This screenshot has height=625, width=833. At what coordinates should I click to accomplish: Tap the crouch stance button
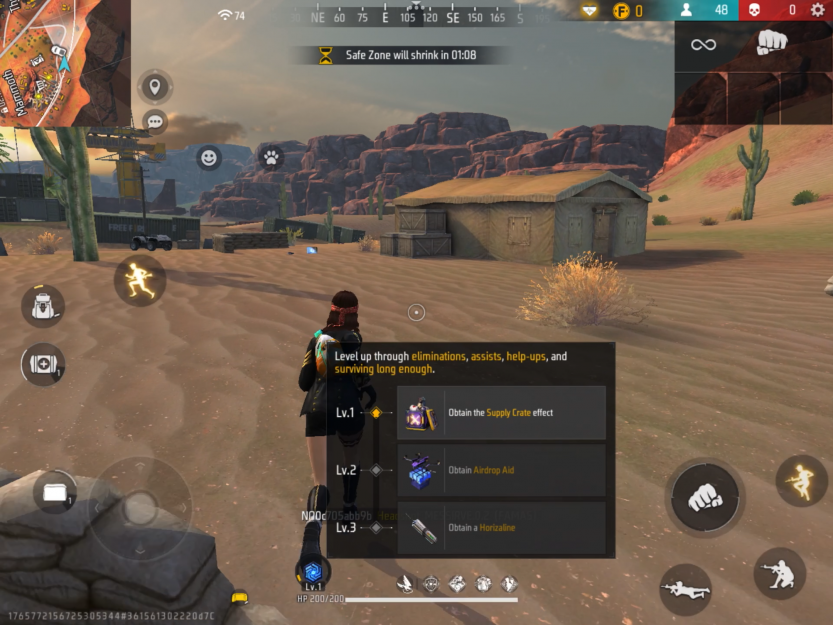pyautogui.click(x=779, y=573)
